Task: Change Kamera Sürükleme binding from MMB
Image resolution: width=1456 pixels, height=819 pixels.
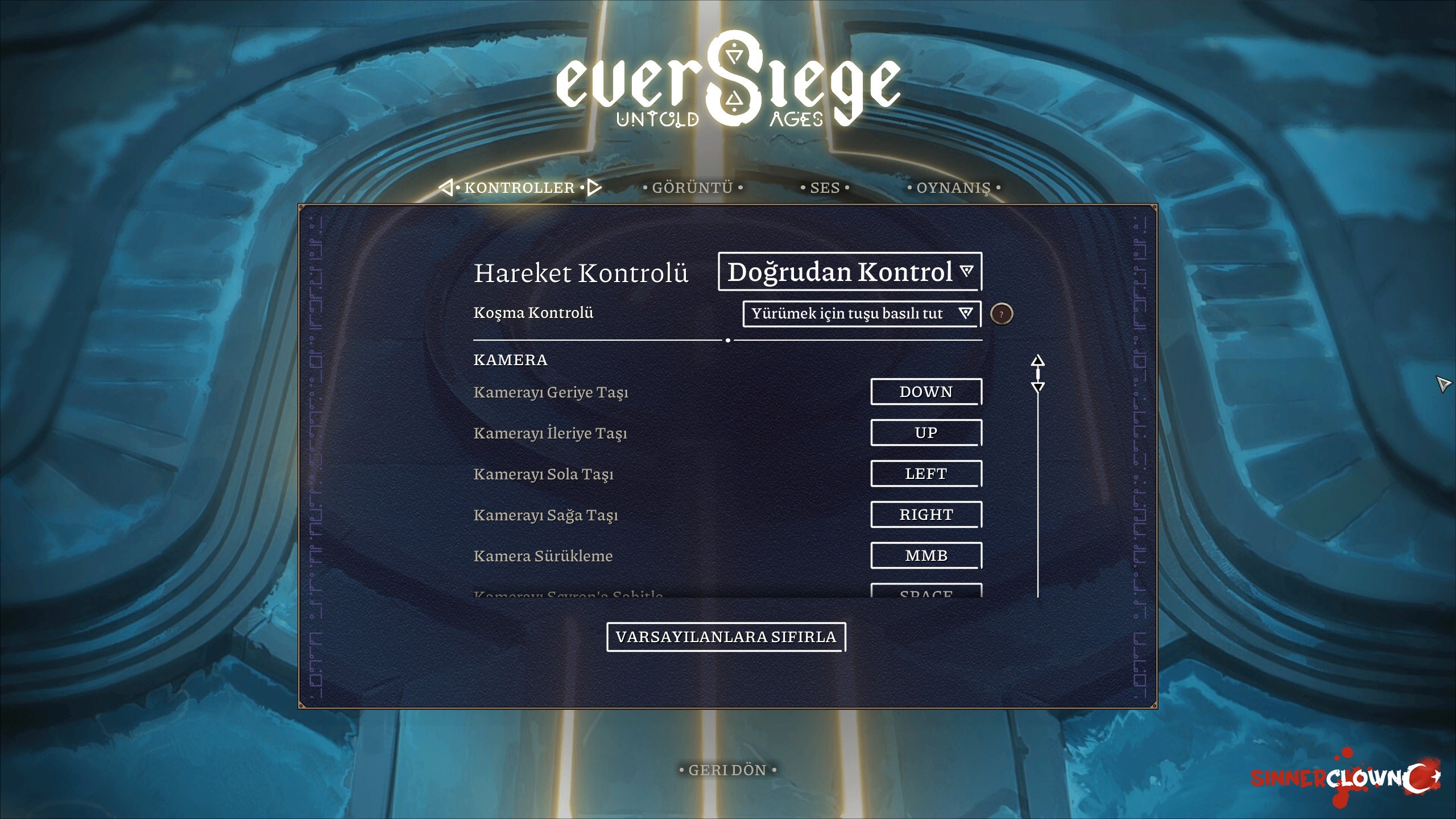Action: 925,555
